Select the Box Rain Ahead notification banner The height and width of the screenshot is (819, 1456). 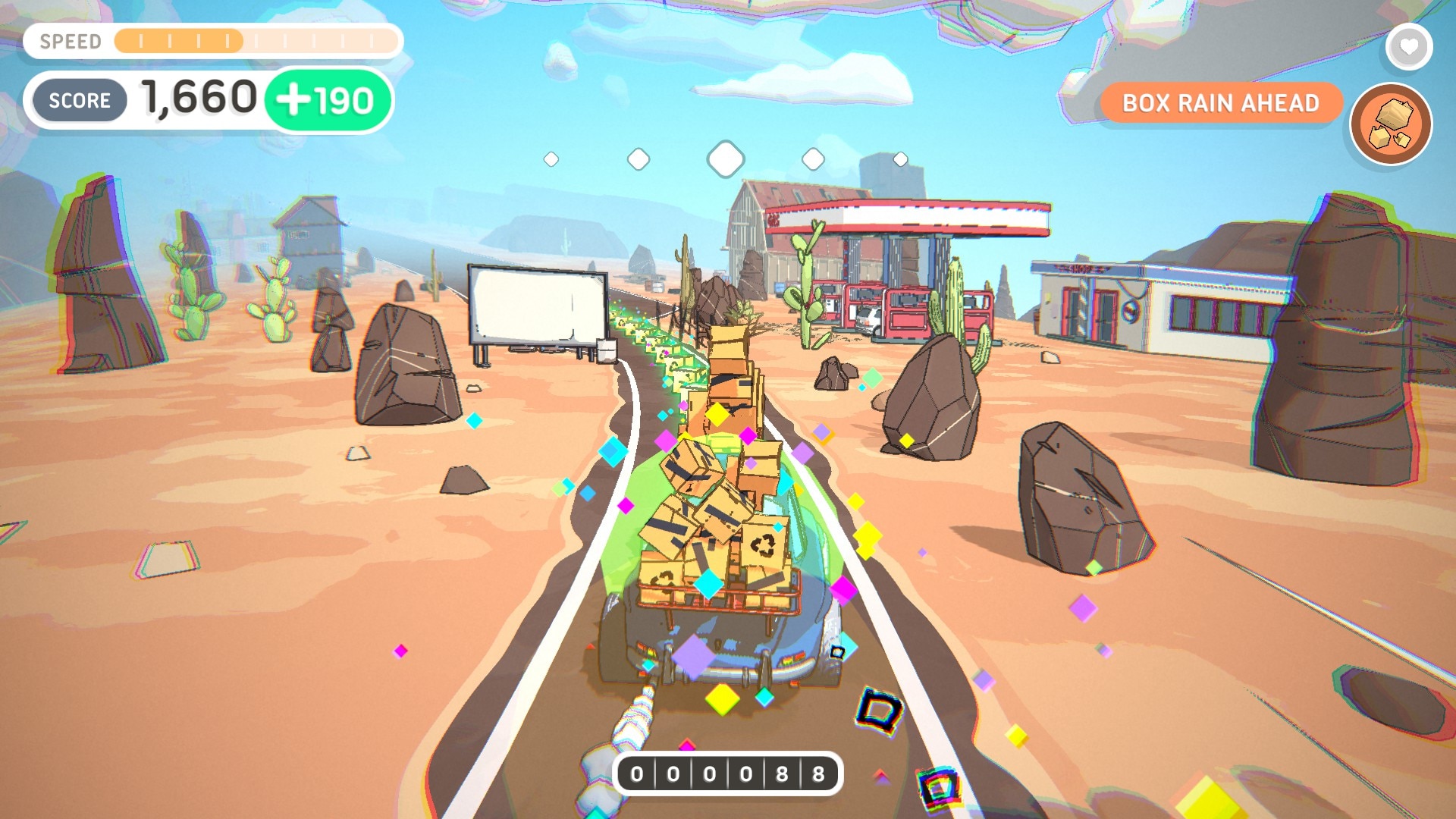(1221, 103)
